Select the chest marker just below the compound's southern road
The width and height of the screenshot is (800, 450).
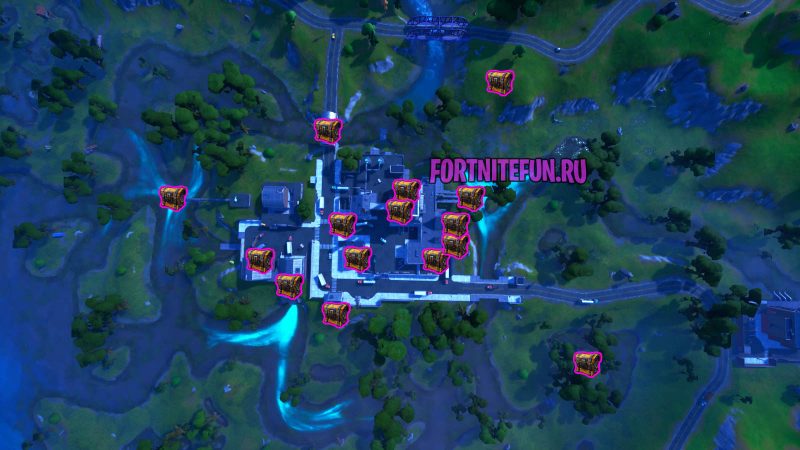point(333,312)
